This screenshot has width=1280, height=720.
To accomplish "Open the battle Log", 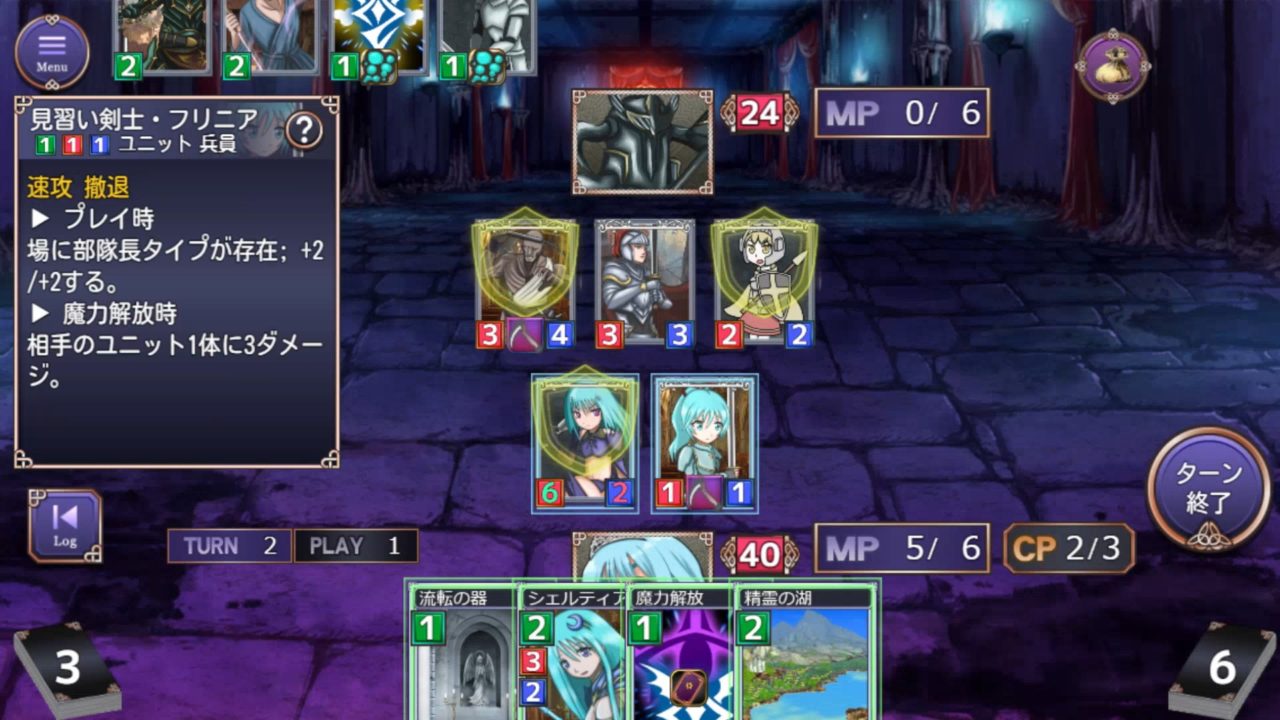I will point(65,526).
